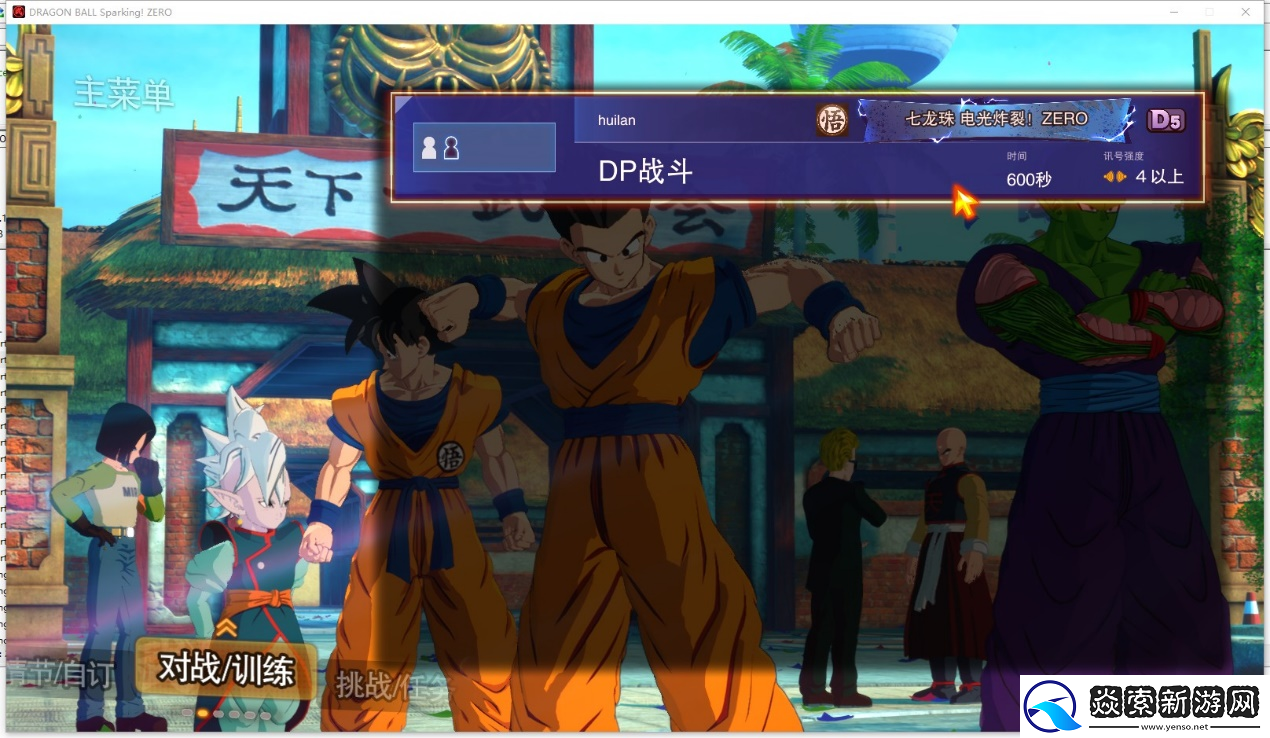This screenshot has width=1270, height=738.
Task: Switch to the 情节/自订 menu entry
Action: tap(60, 675)
